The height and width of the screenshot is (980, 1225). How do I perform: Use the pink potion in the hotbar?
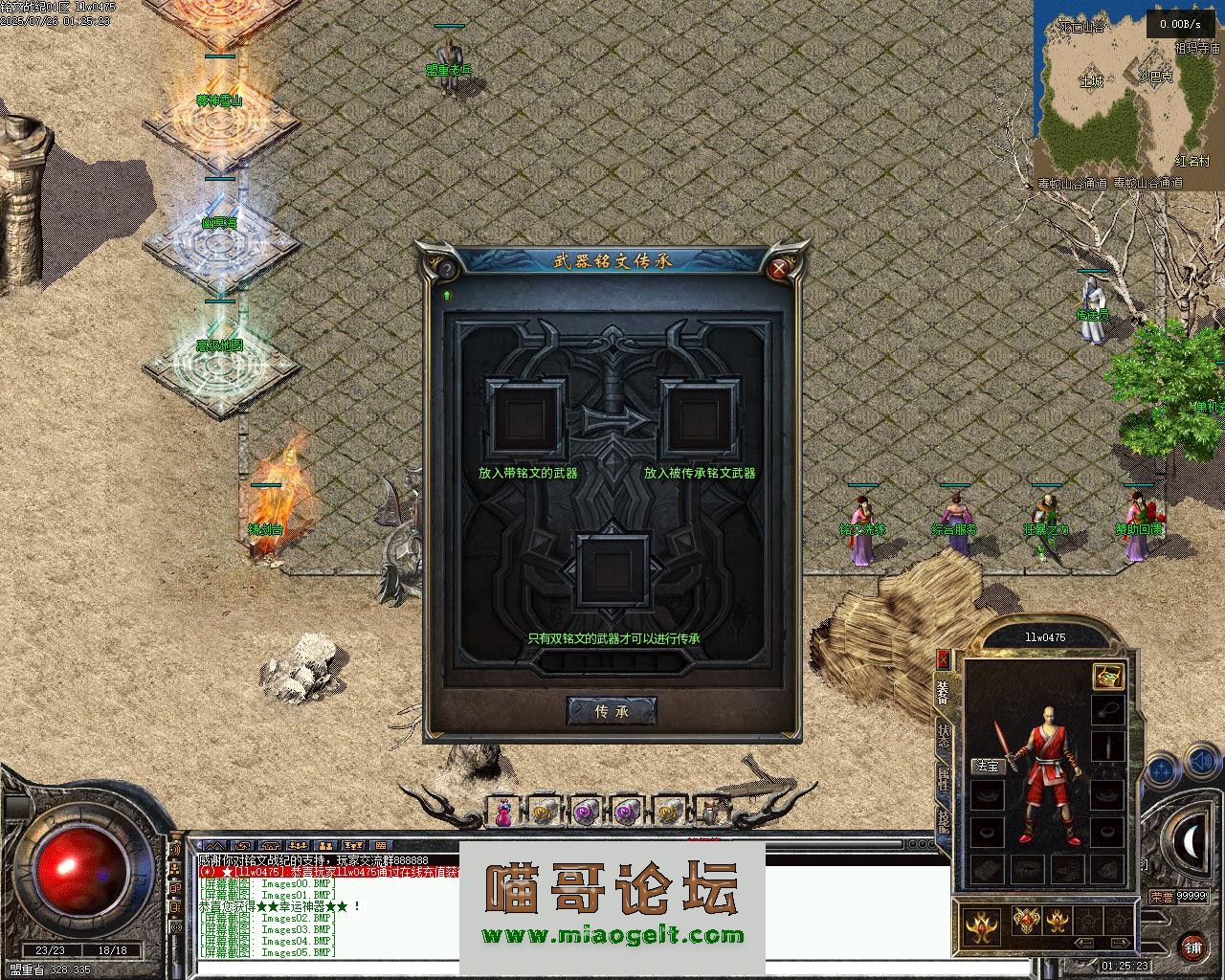[502, 813]
